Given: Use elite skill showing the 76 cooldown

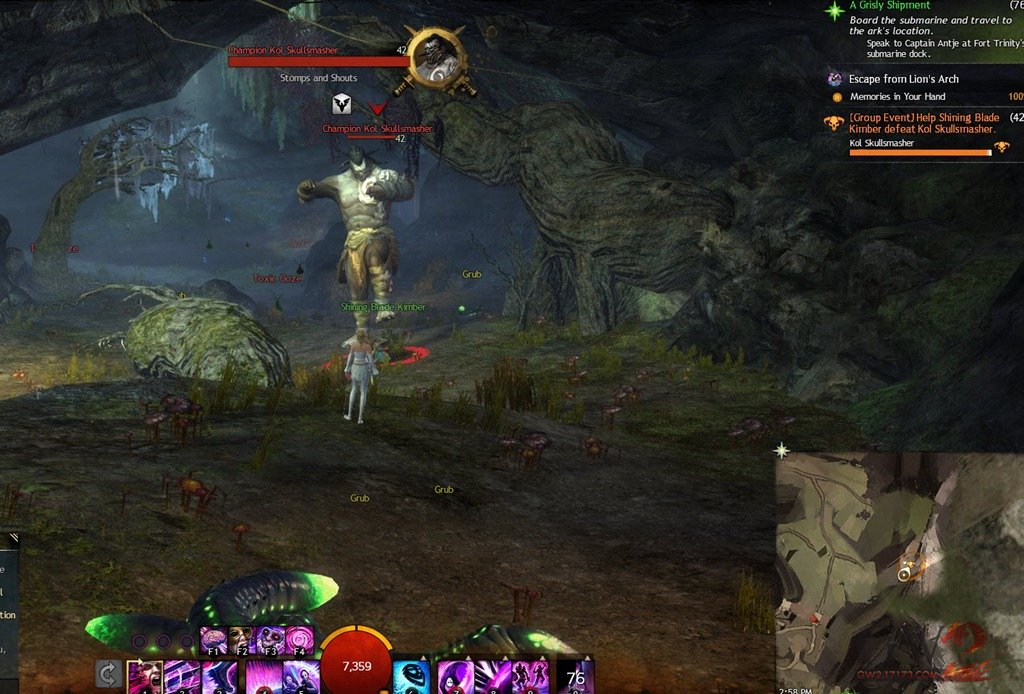Looking at the screenshot, I should point(575,677).
